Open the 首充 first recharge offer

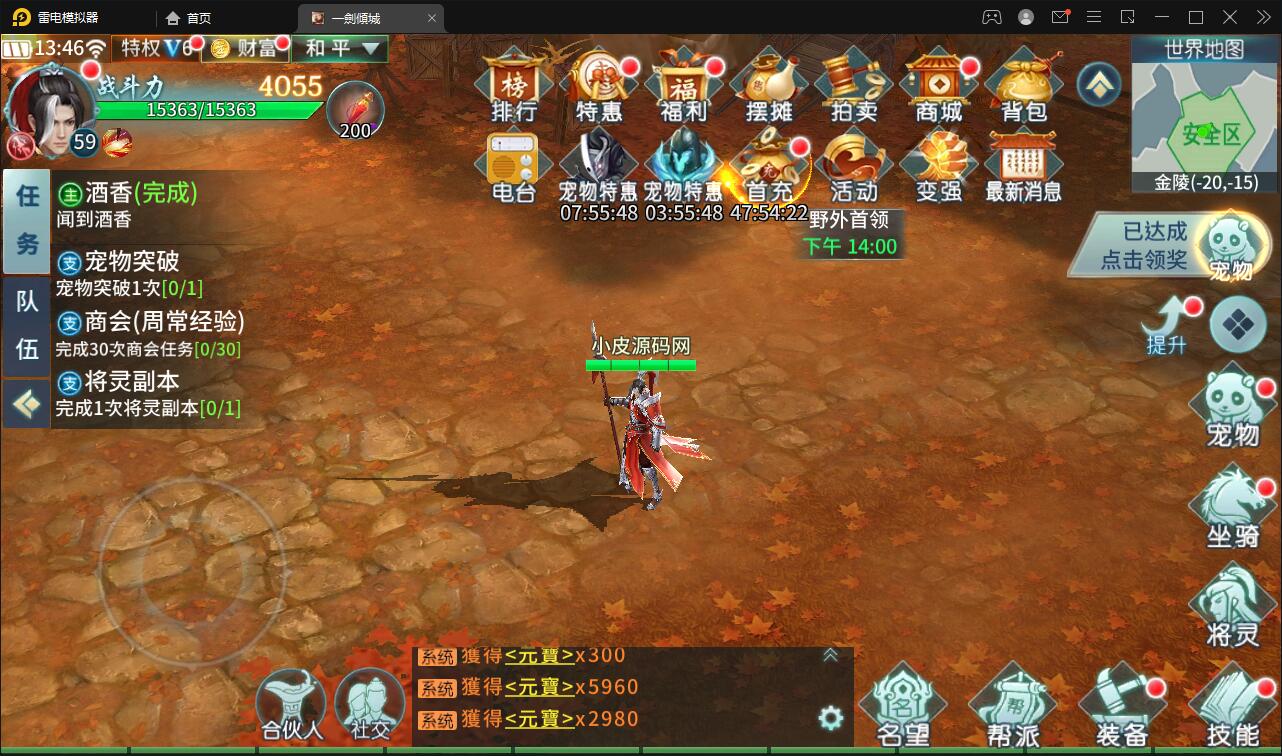(768, 167)
